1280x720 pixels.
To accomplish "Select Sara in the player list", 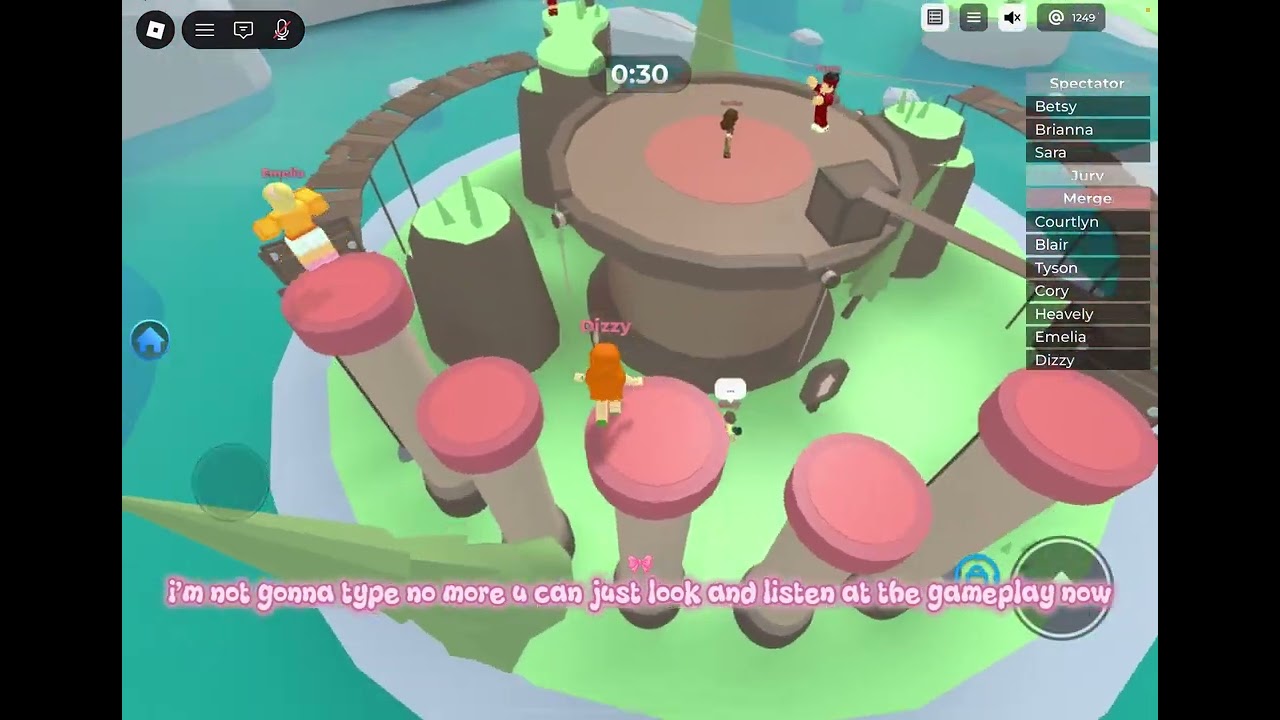I will point(1087,152).
